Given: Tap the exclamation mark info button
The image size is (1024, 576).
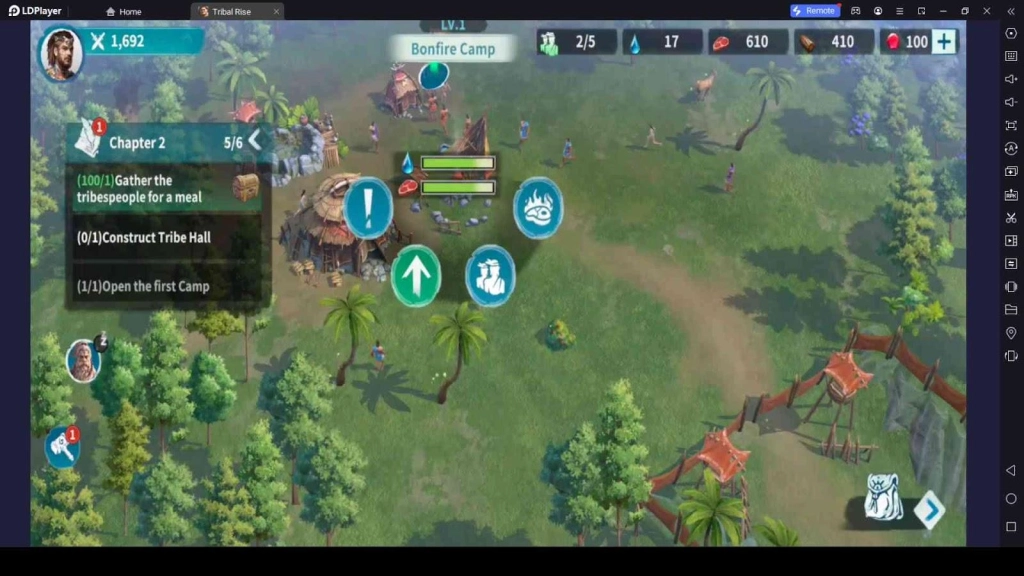Looking at the screenshot, I should tap(368, 208).
